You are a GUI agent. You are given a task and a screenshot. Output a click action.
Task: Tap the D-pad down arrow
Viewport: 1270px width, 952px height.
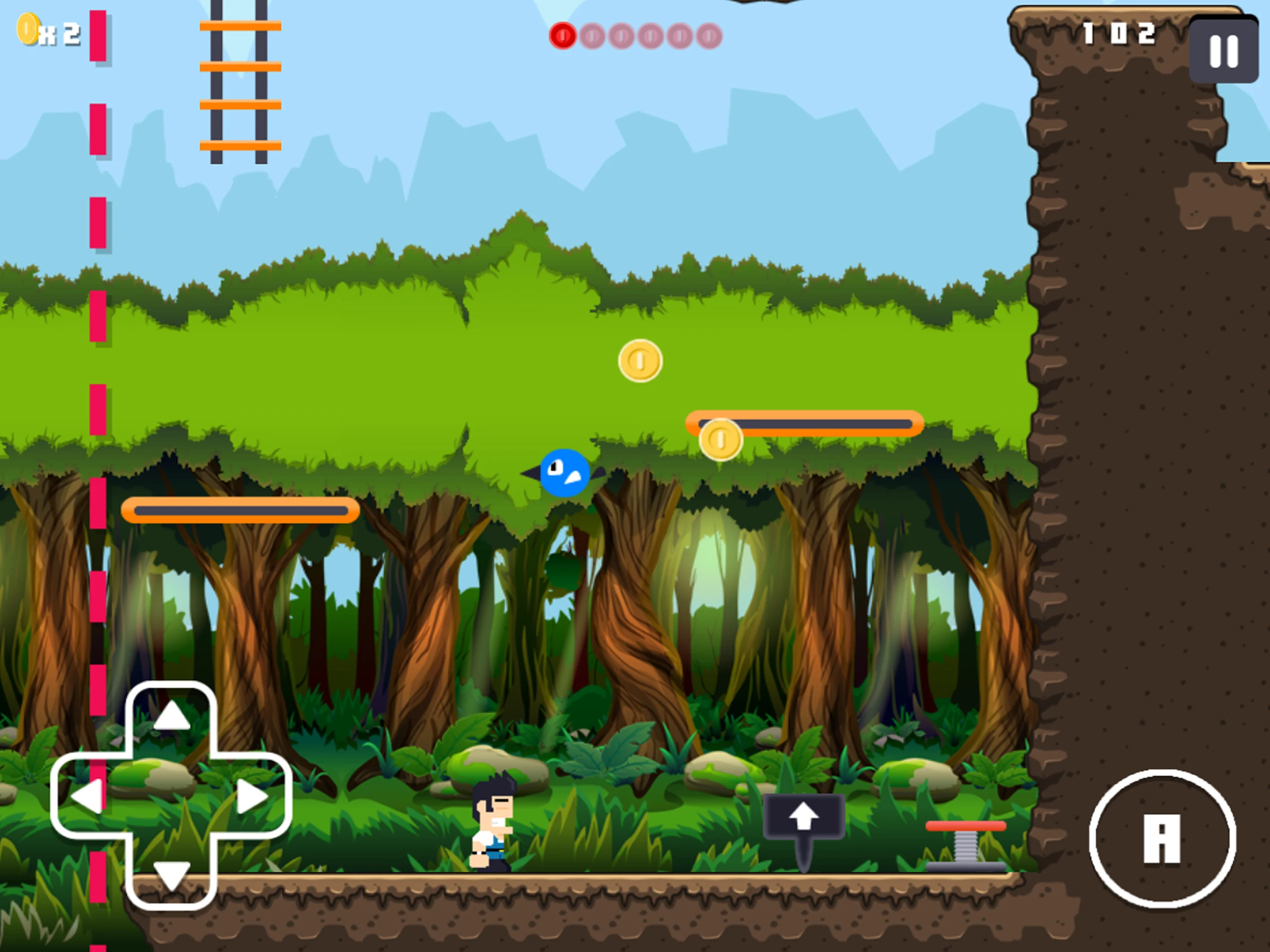tap(171, 875)
